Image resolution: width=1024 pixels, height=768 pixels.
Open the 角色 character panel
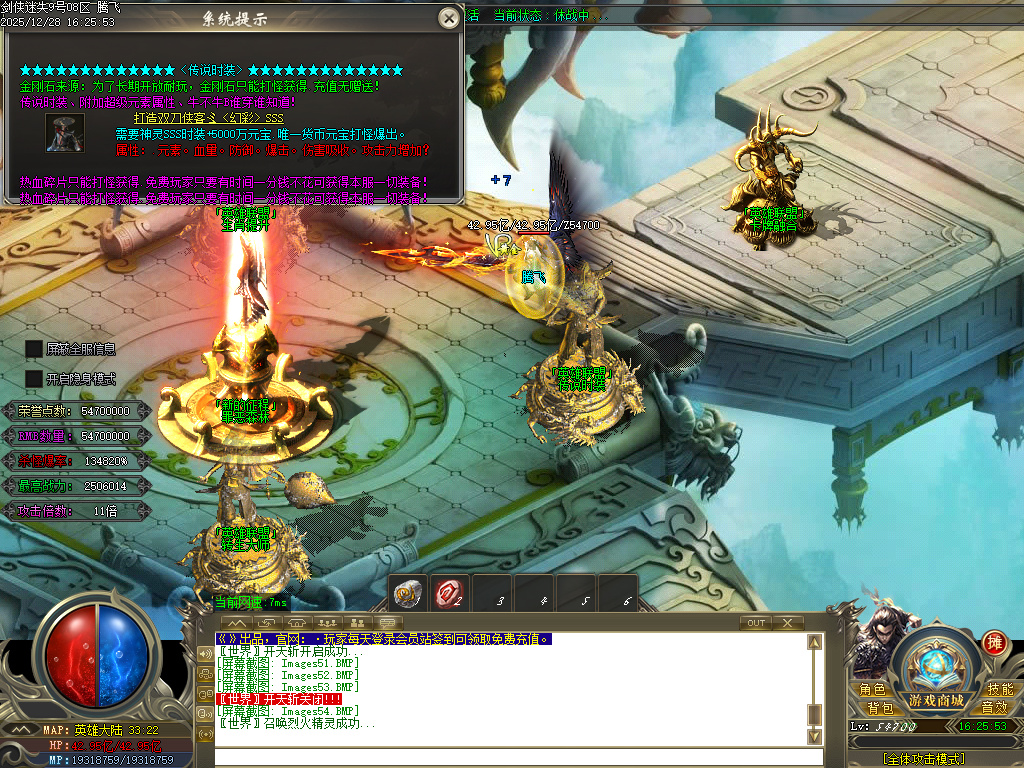(872, 689)
